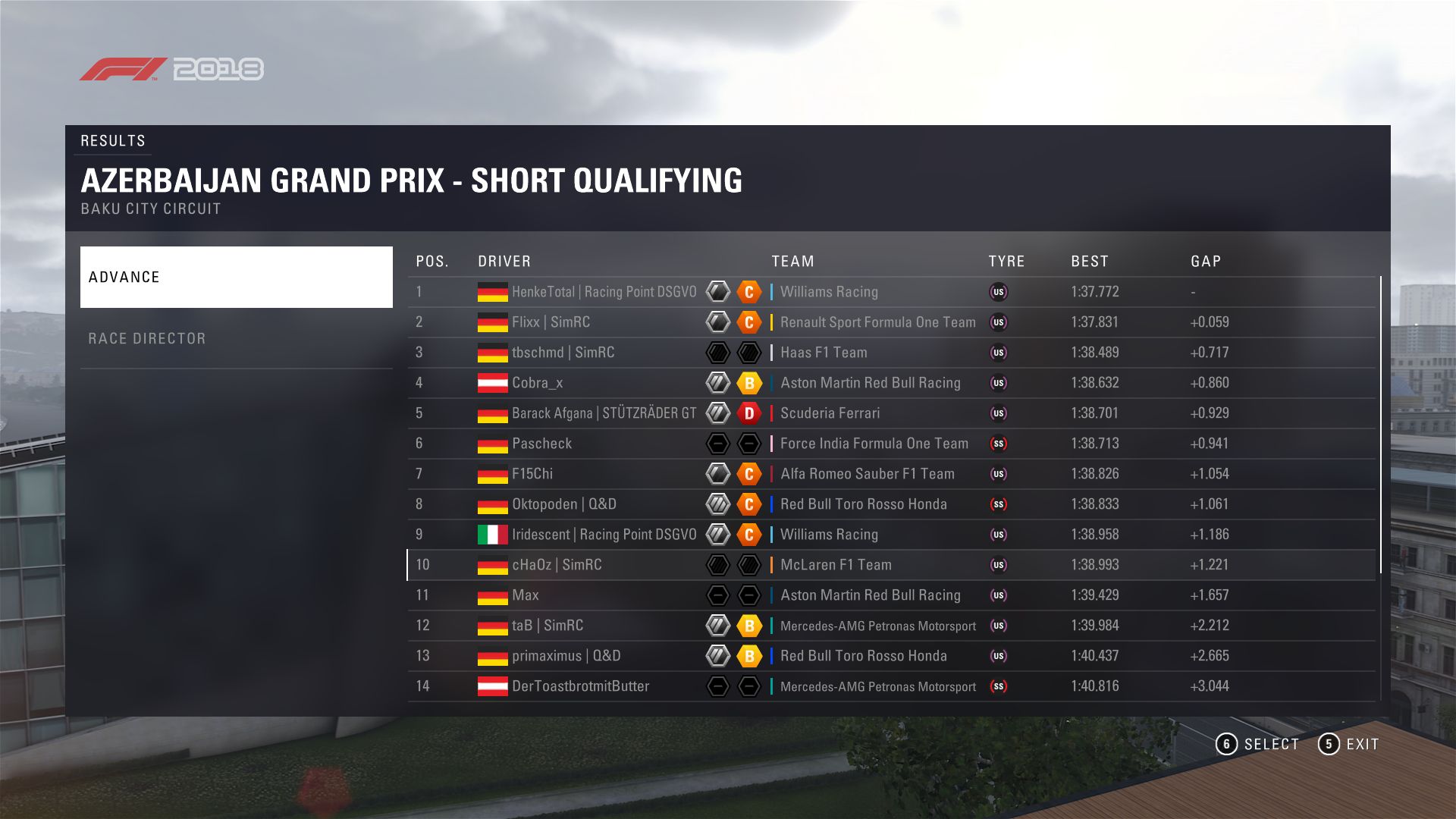Select the Oktopoden | Q&D row
The width and height of the screenshot is (1456, 819).
[563, 504]
